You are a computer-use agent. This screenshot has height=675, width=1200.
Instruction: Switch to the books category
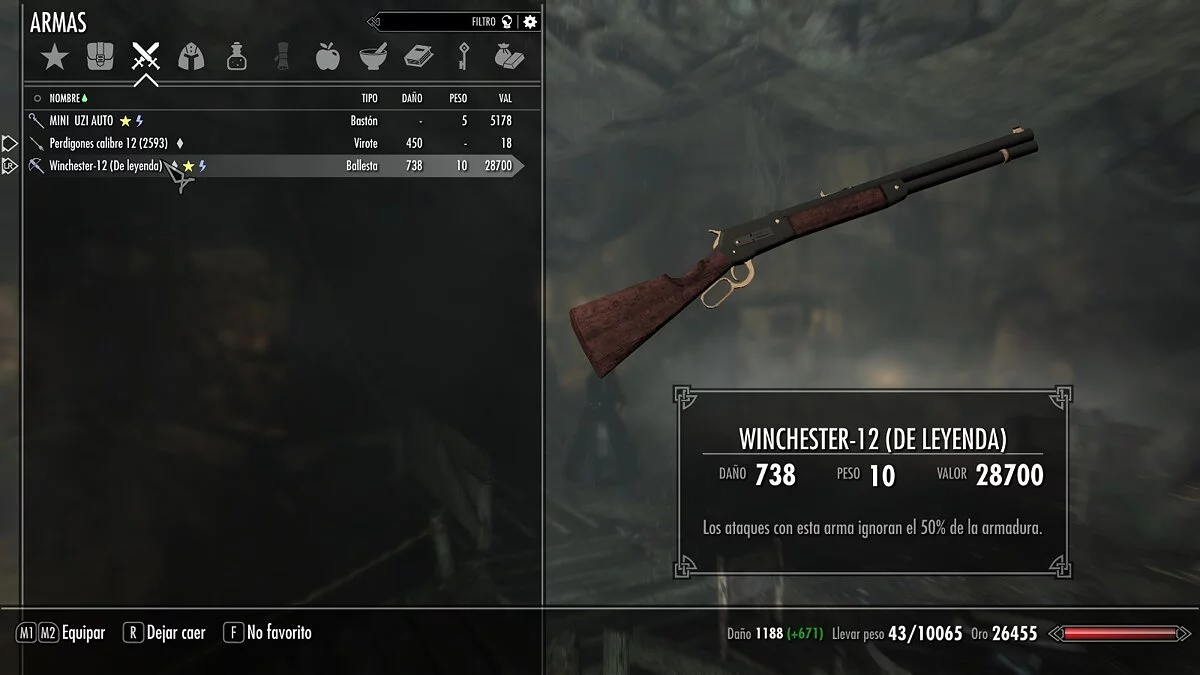[x=418, y=57]
